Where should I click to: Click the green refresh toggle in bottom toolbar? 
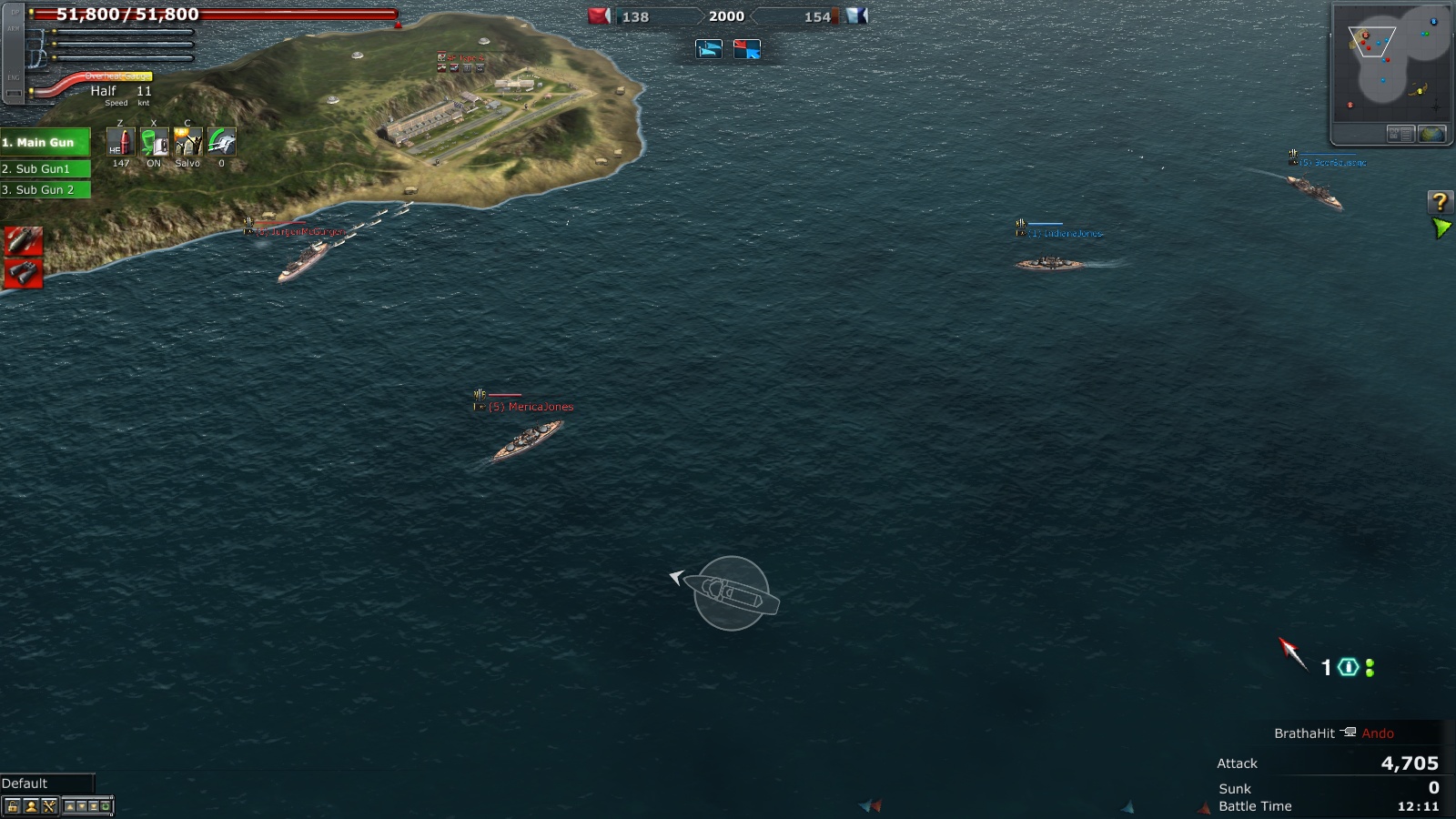(106, 806)
